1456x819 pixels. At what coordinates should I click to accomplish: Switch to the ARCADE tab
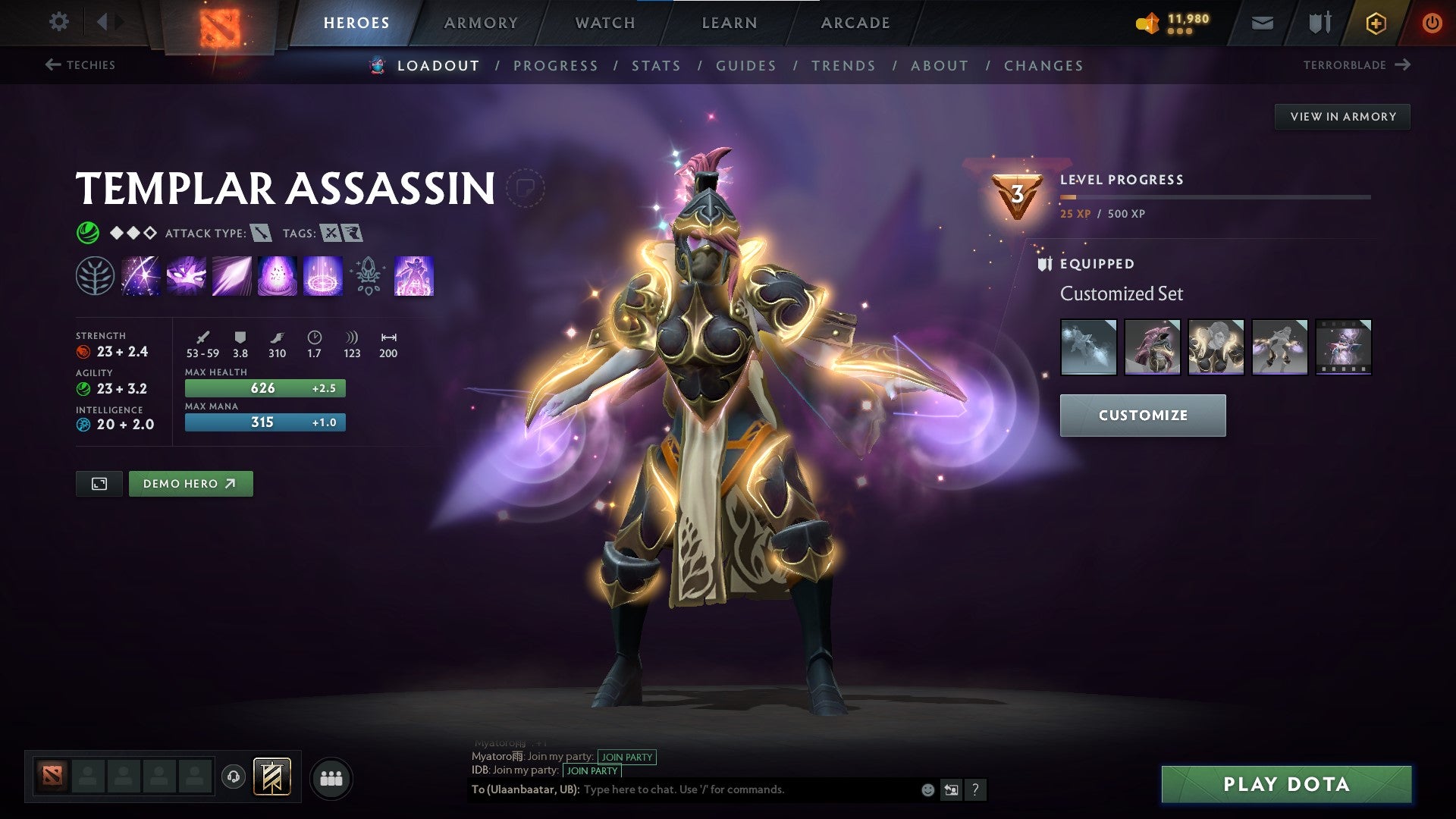pos(854,23)
